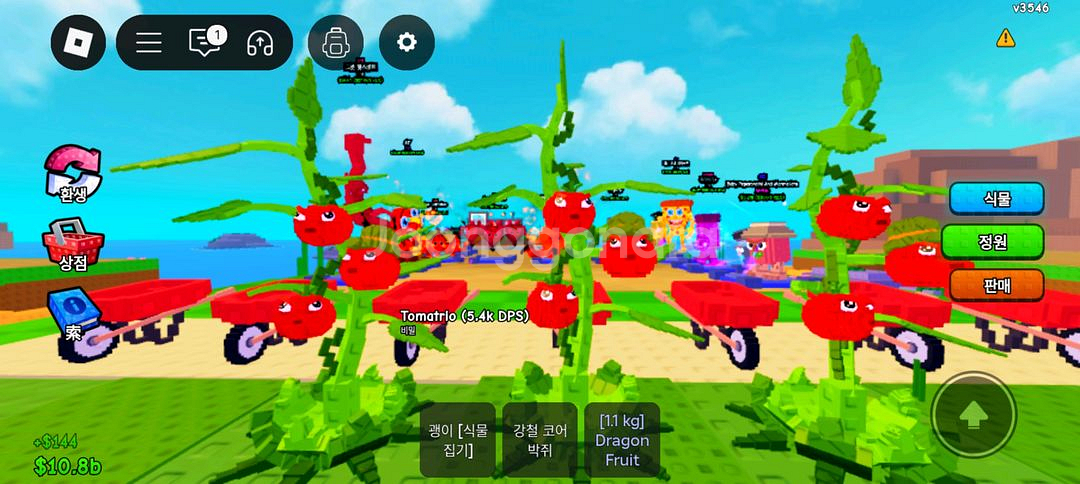Open the backpack inventory

point(336,42)
